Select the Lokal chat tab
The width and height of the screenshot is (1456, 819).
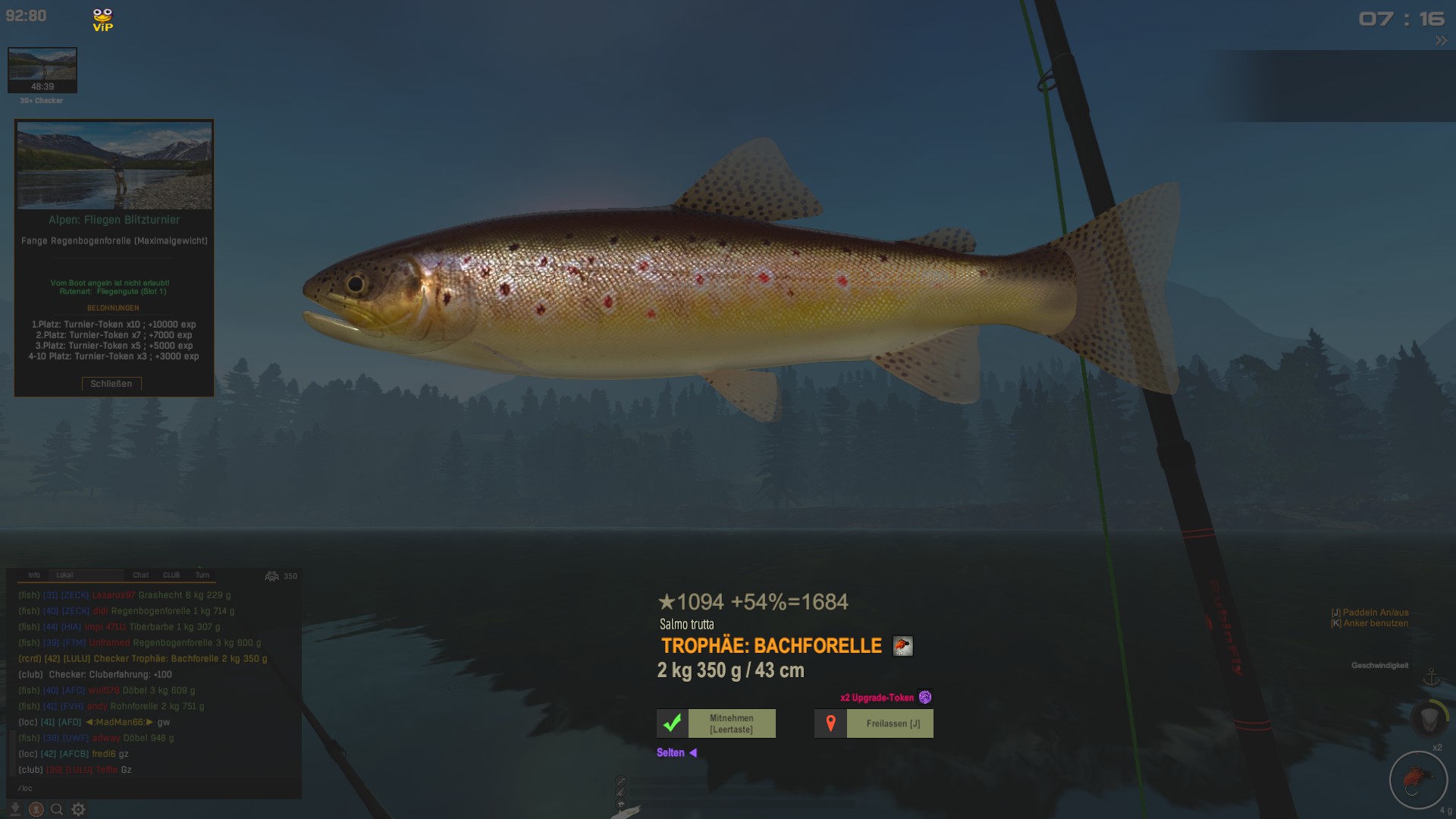click(65, 576)
